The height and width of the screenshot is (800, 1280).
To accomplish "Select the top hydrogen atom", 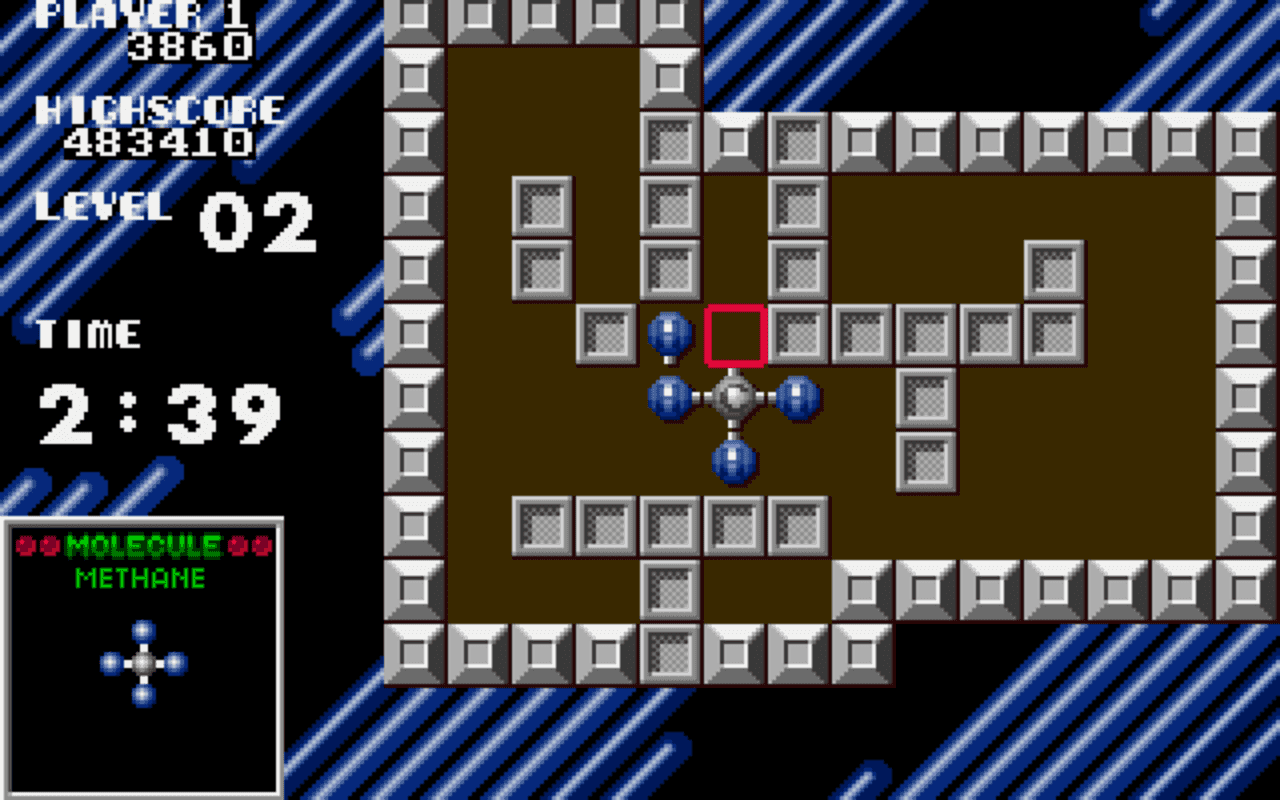I will click(x=672, y=333).
